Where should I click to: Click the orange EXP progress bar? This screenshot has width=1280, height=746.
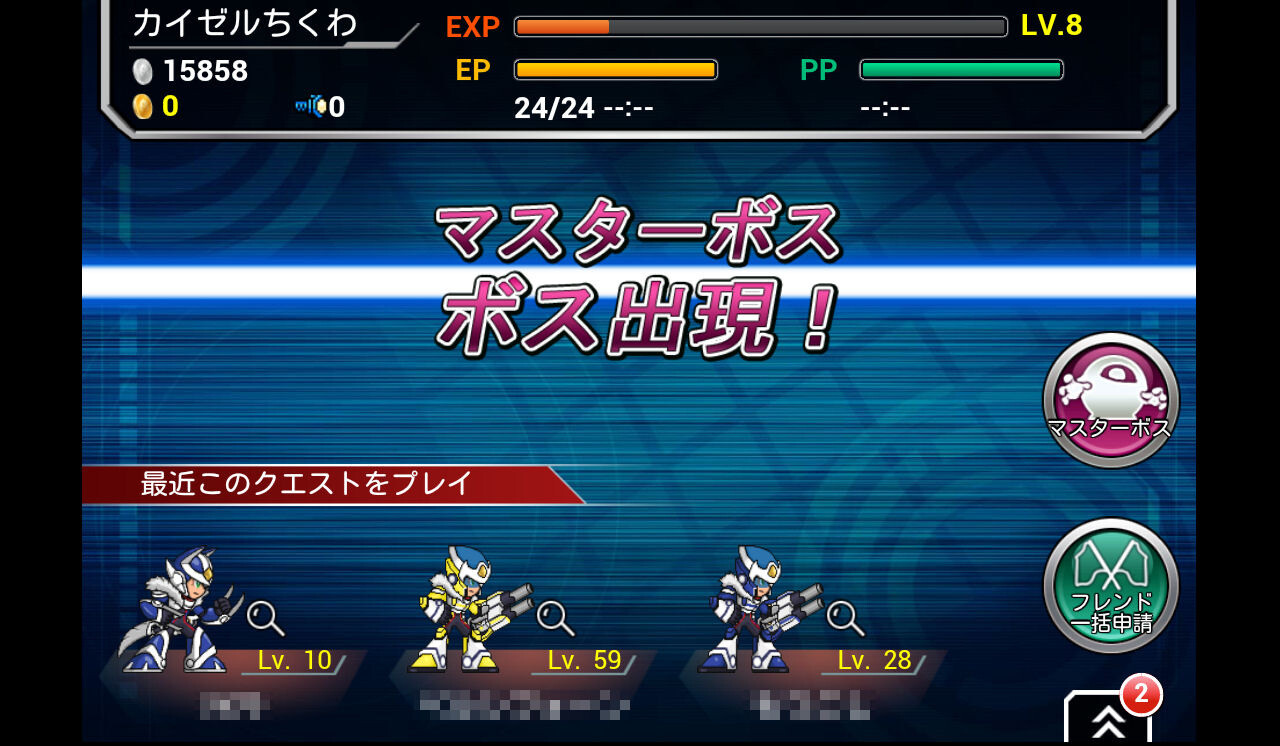[760, 27]
